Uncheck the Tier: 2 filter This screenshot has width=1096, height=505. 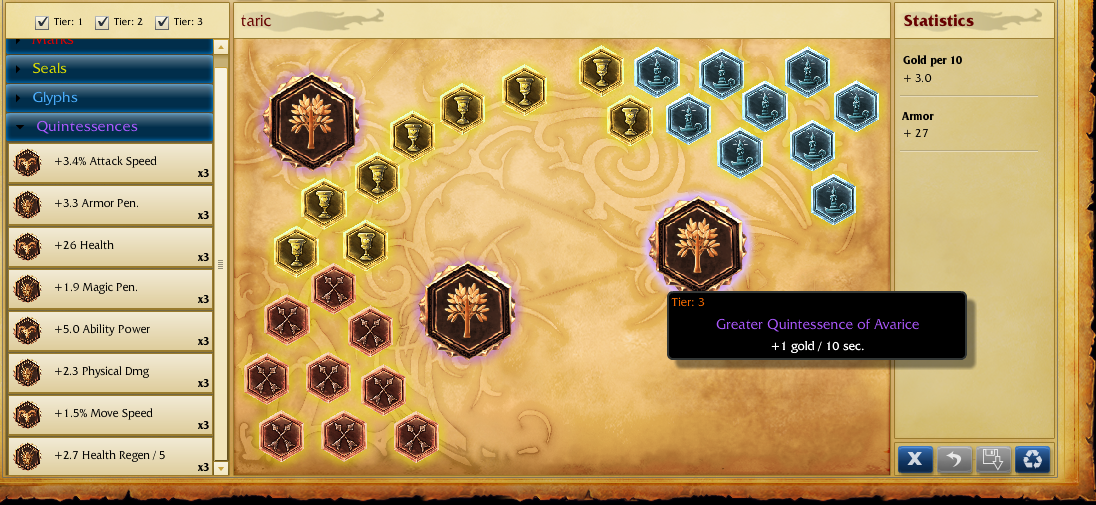click(x=102, y=22)
